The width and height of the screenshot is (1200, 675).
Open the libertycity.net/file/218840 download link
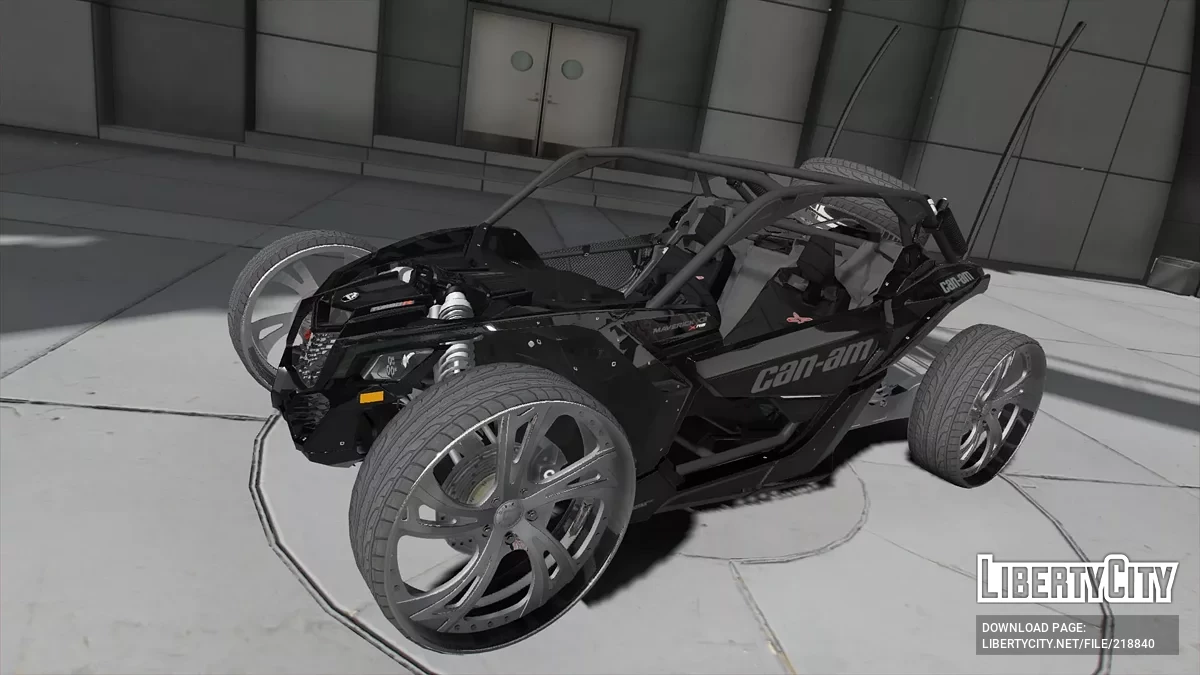[x=1068, y=643]
